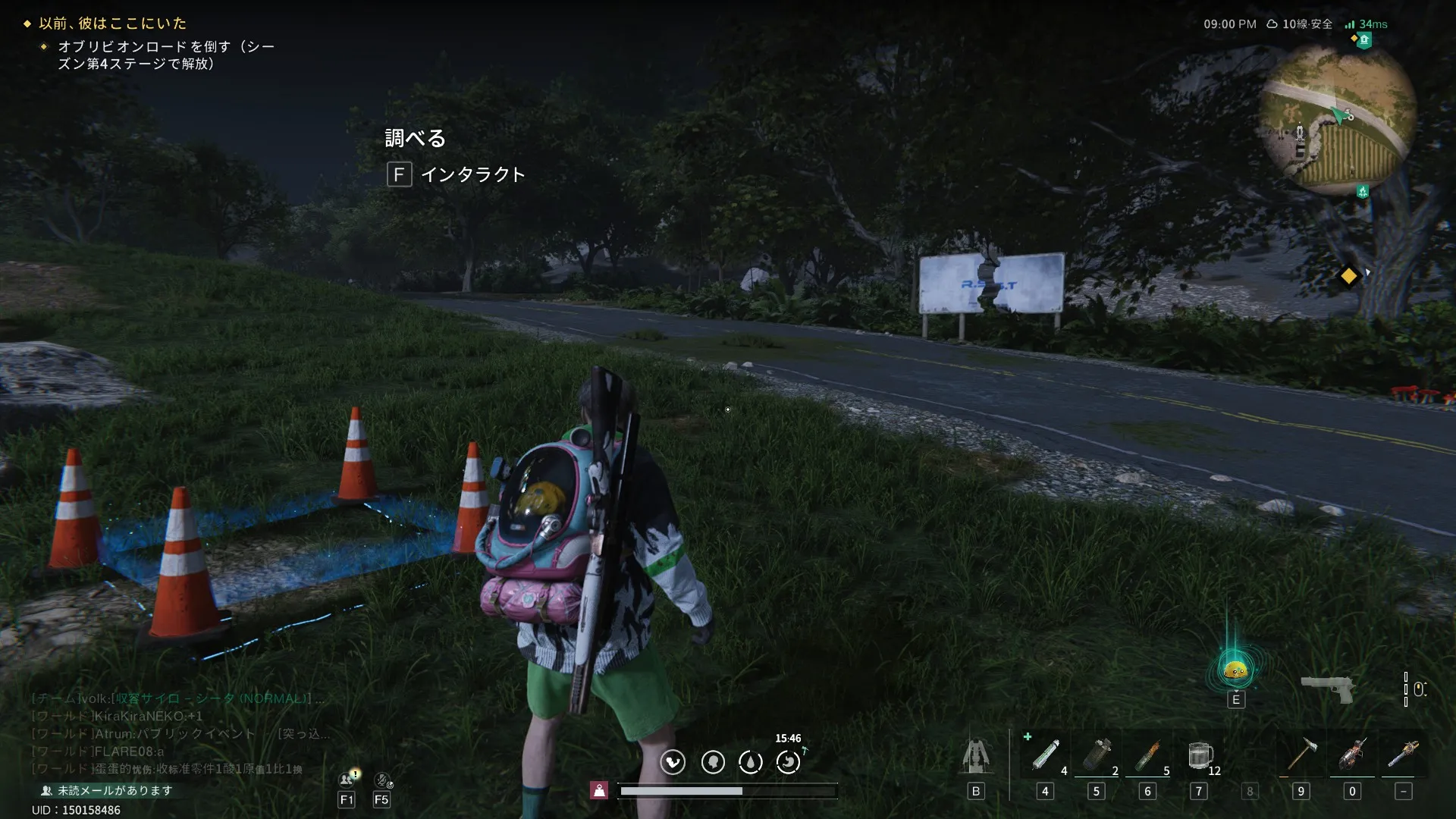This screenshot has width=1456, height=819.
Task: Click the quest tracker title 以前、彼はここにいた
Action: click(x=112, y=24)
